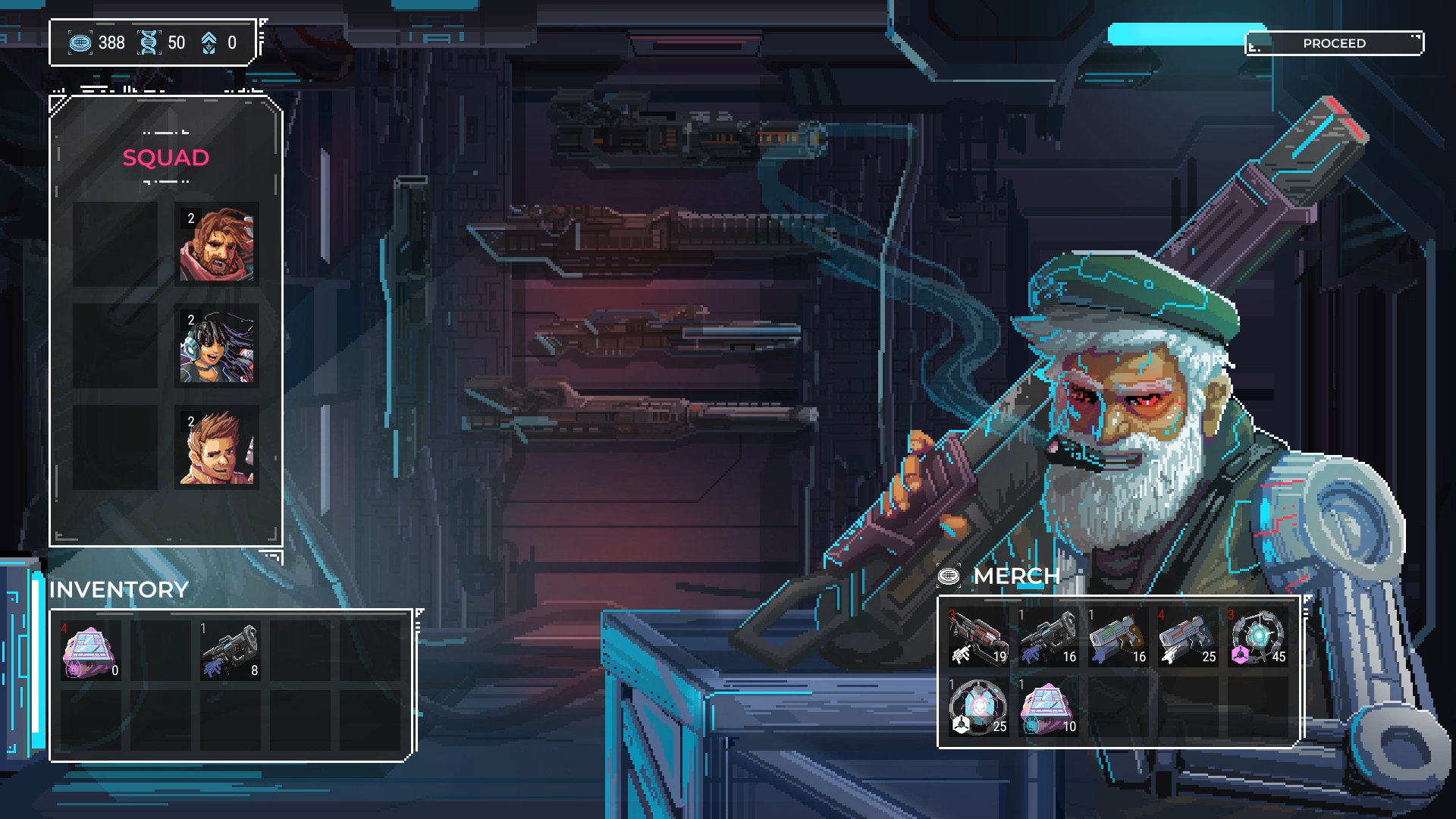
Task: Buy the green-striped pistol with brown grip
Action: 1118,638
